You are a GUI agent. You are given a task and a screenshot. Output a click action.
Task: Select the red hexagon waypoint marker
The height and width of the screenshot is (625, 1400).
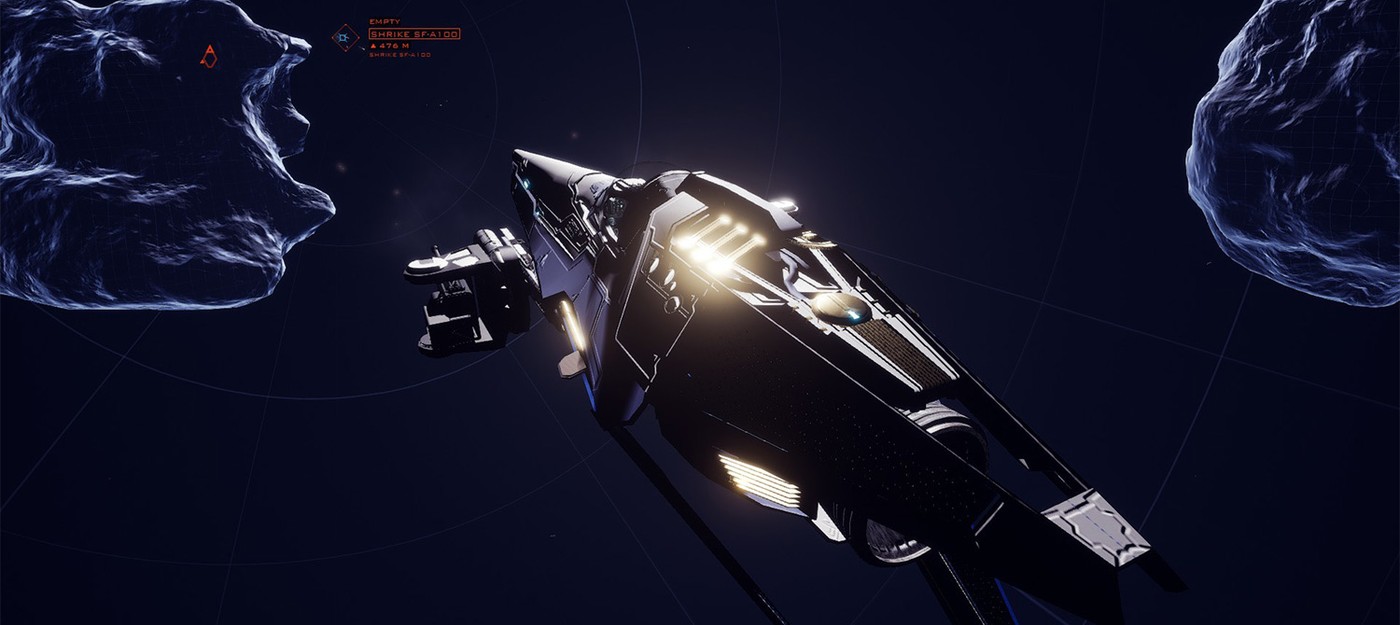pyautogui.click(x=208, y=57)
